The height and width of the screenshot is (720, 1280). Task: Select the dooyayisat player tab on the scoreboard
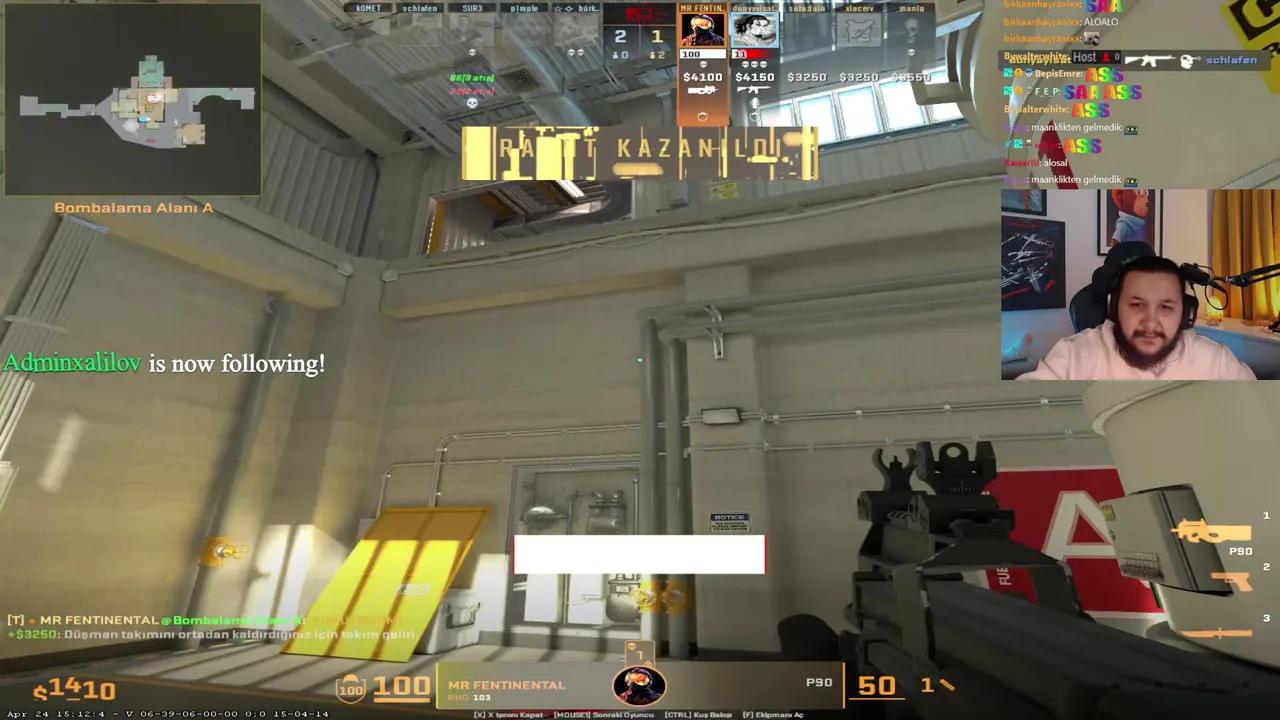[x=755, y=10]
